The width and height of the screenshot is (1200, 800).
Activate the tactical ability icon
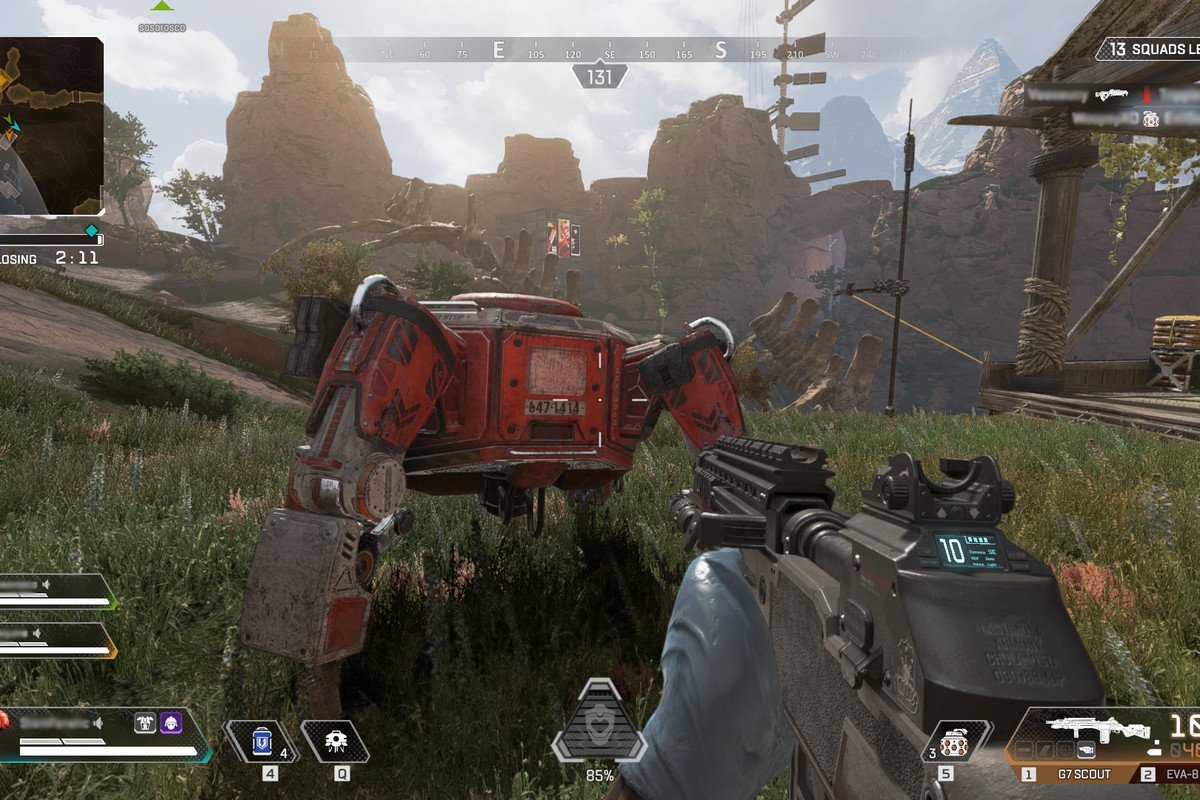[335, 741]
